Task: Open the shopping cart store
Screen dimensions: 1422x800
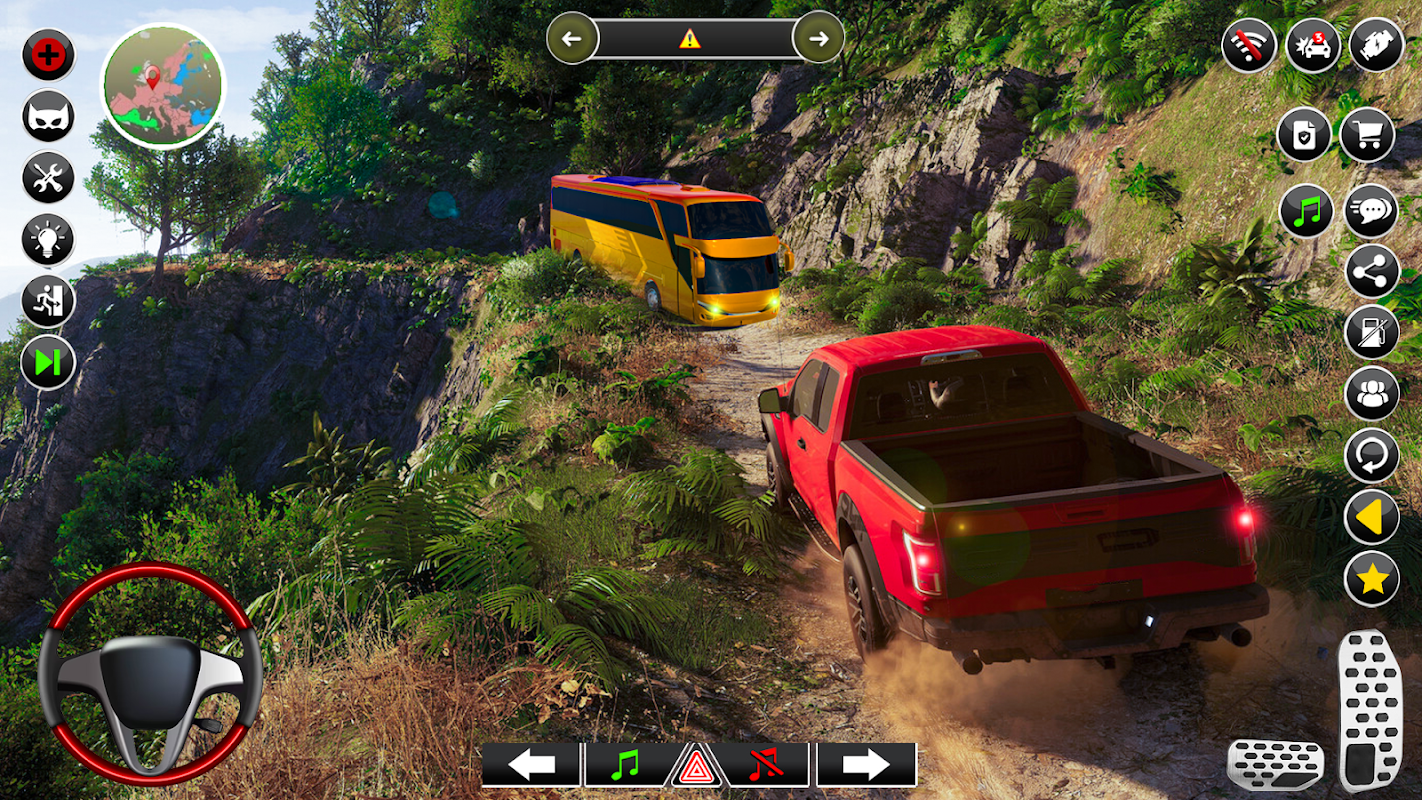Action: [x=1367, y=135]
